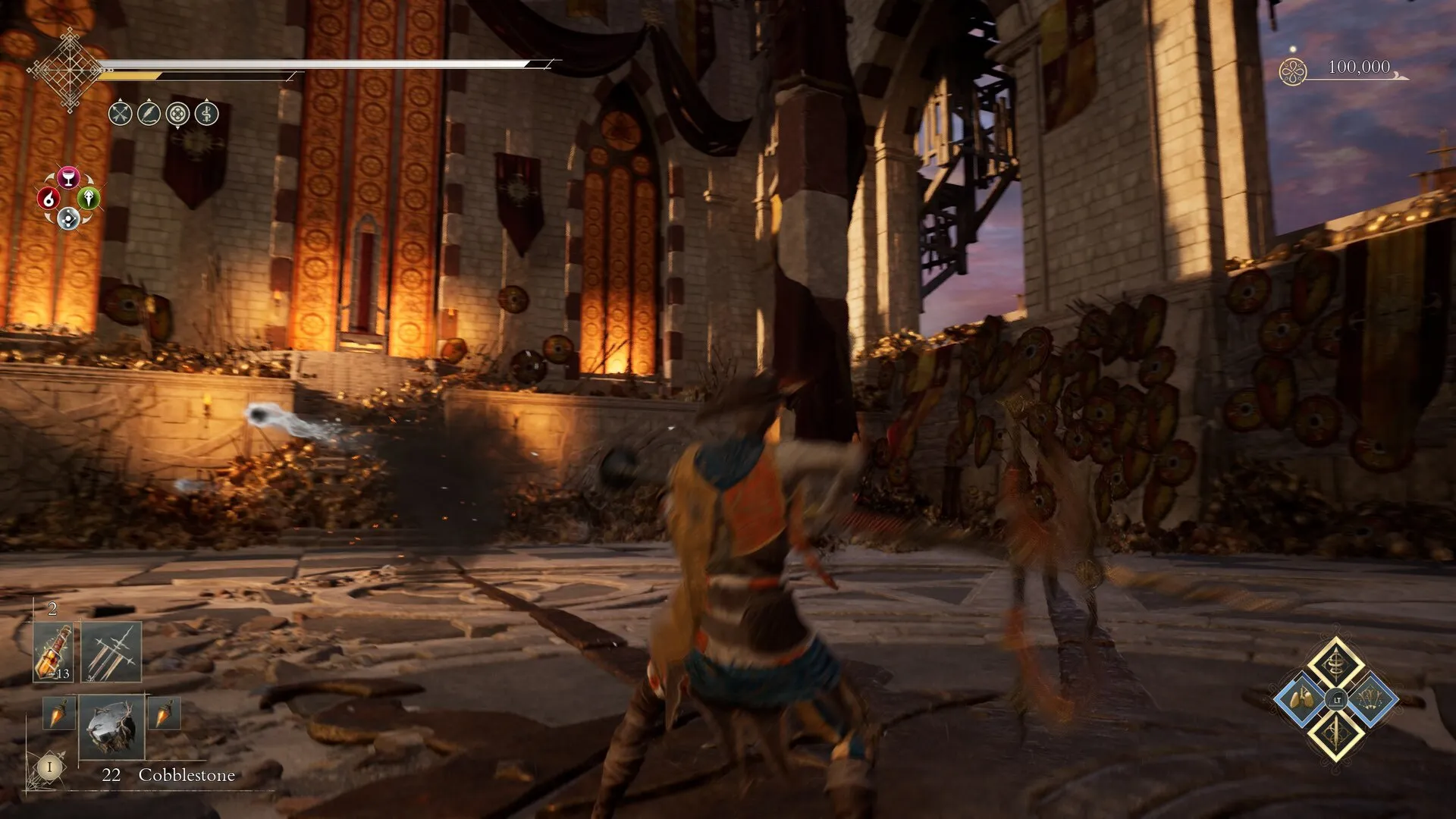Select the red flame wheel icon
Screen dimensions: 1456x819
coord(49,199)
